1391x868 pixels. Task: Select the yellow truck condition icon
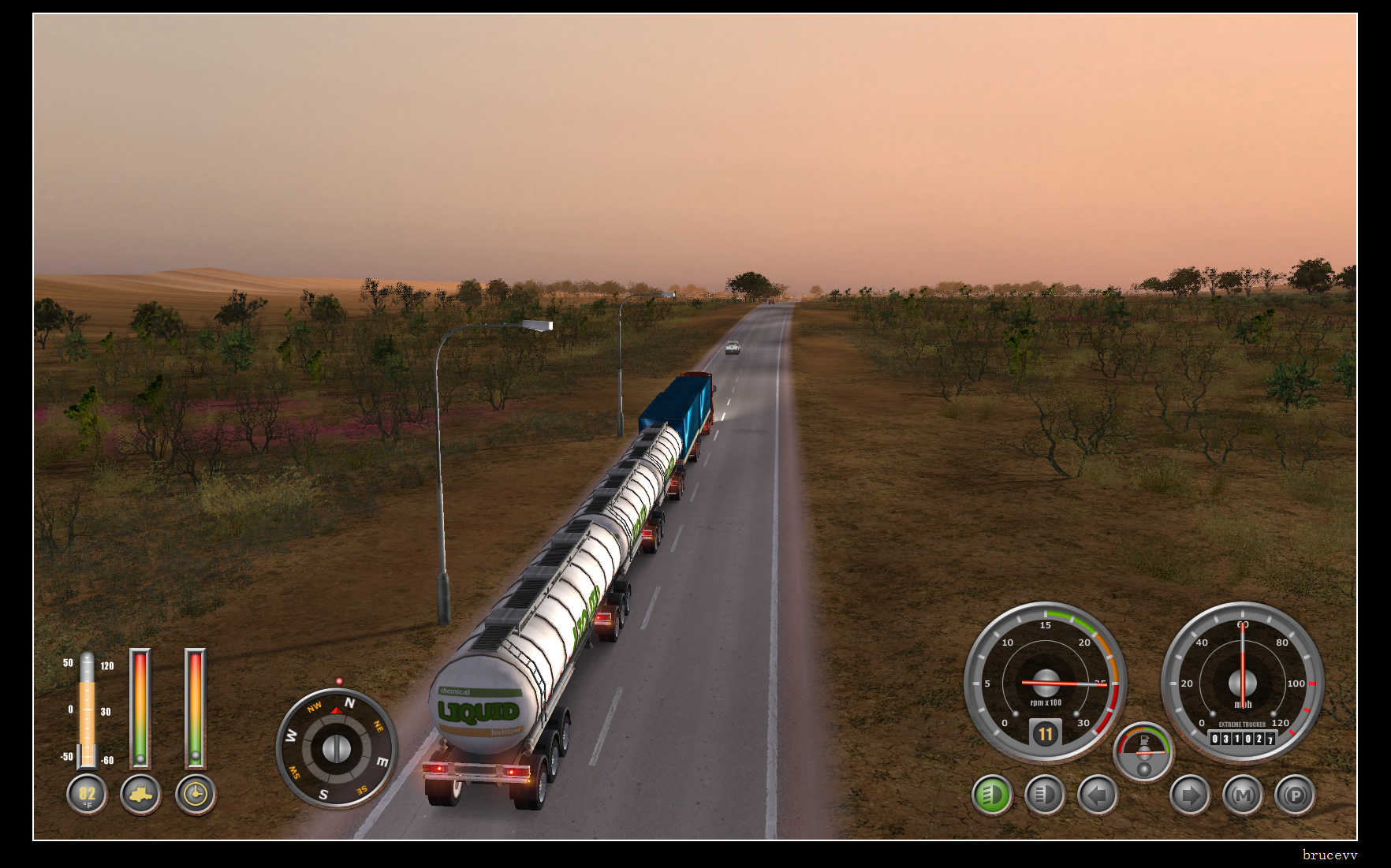[141, 794]
